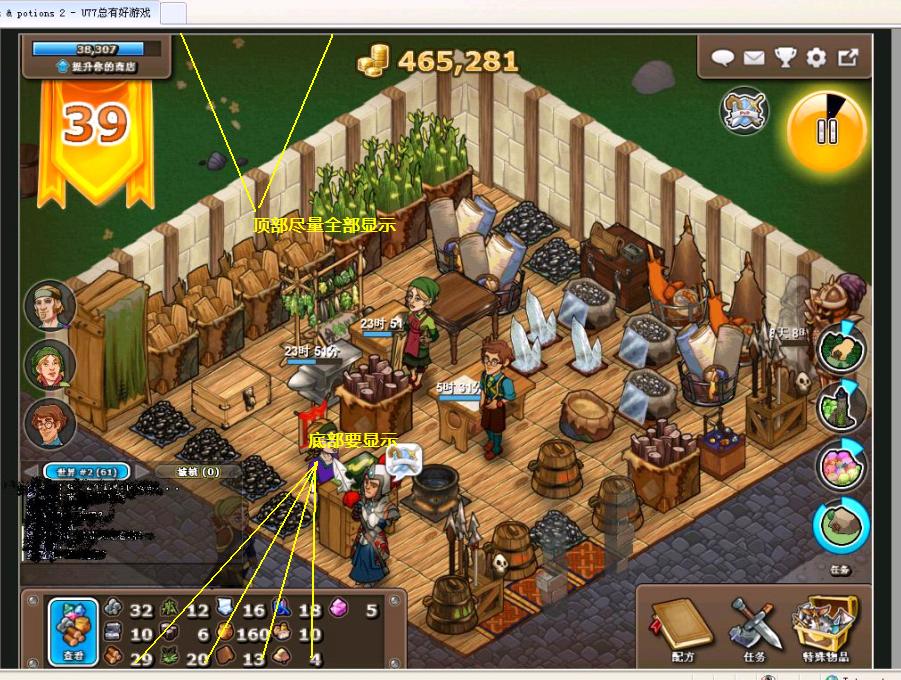Screen dimensions: 901x680
Task: Open the mail envelope icon
Action: [754, 58]
